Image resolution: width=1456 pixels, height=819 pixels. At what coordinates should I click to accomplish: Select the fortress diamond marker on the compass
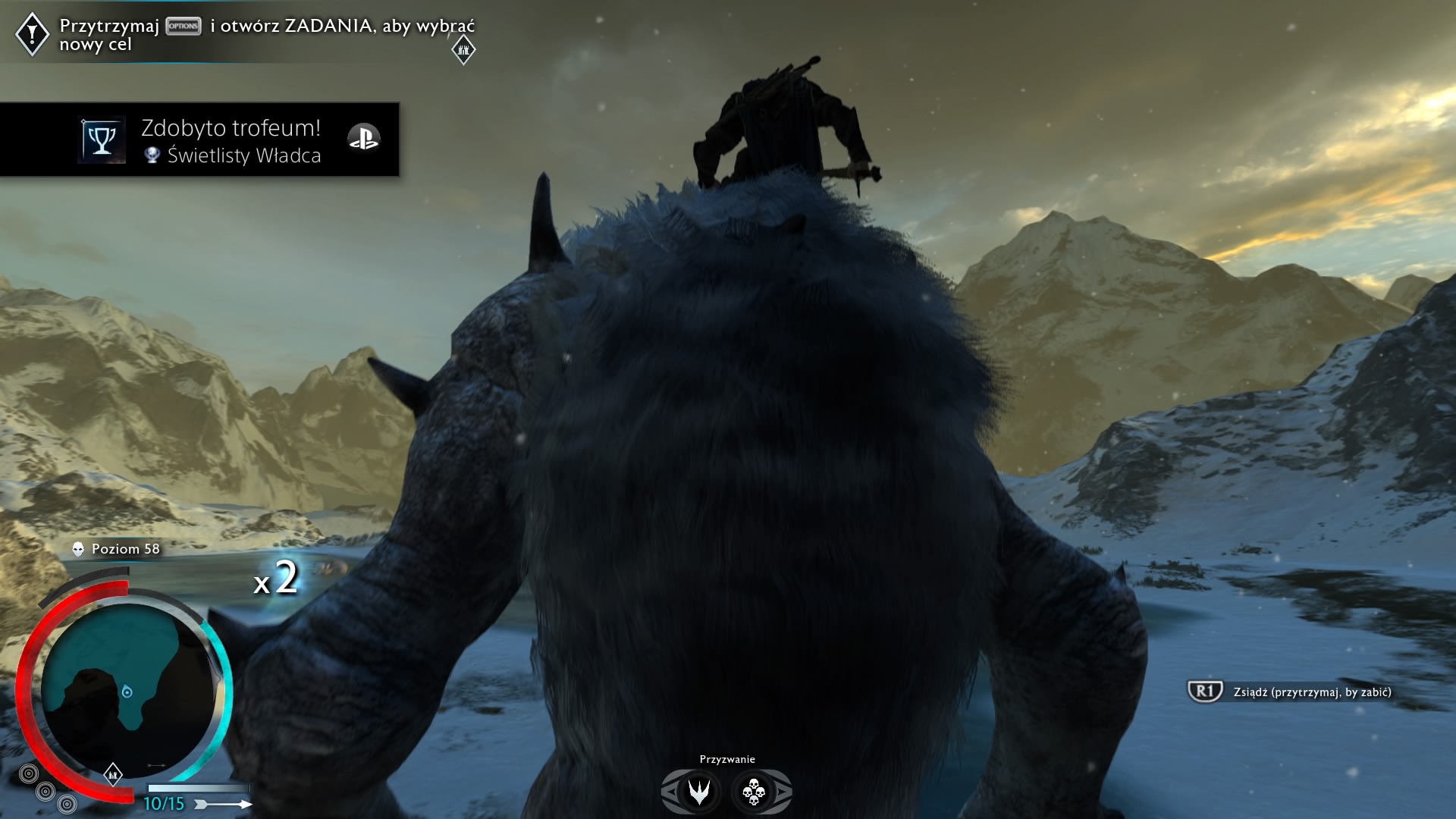463,51
